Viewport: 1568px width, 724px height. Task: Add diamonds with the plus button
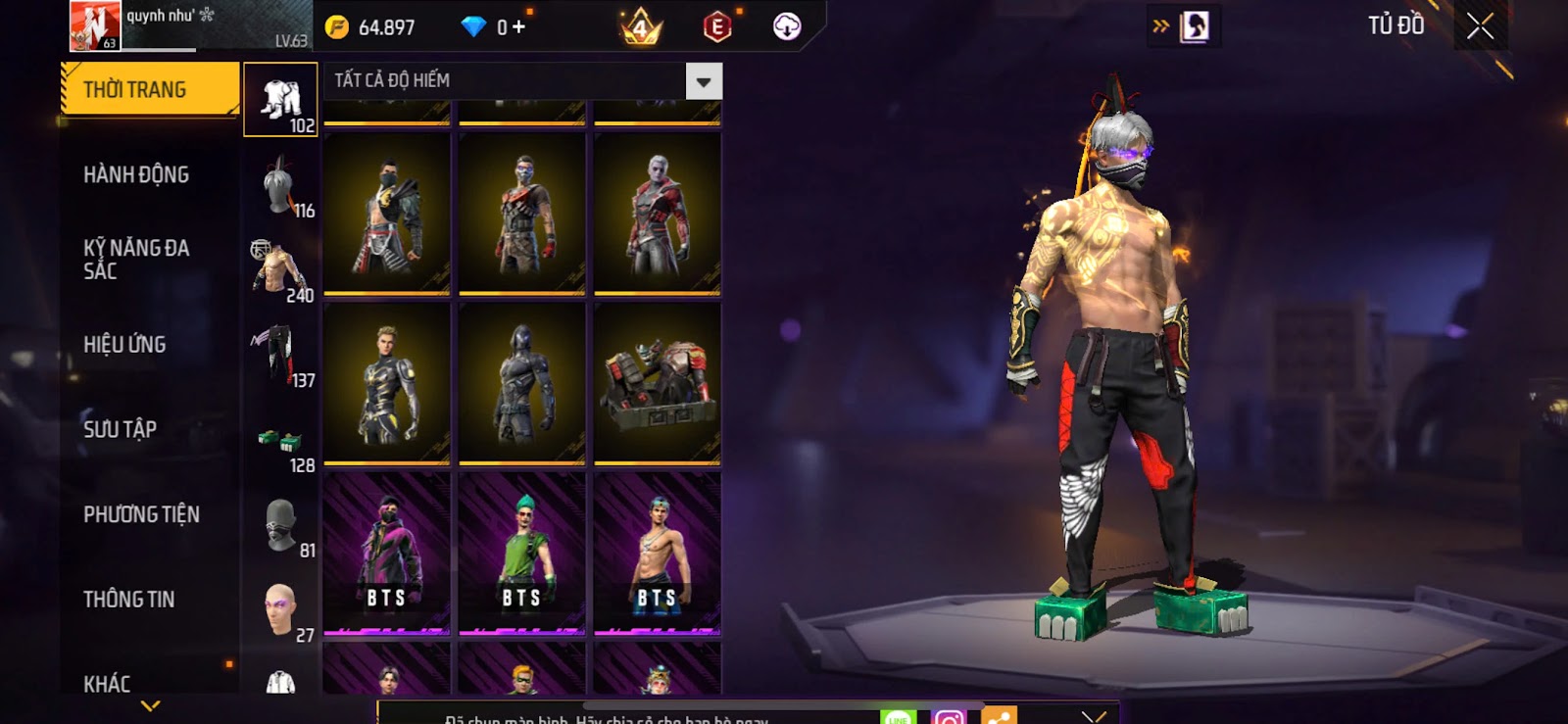(518, 27)
